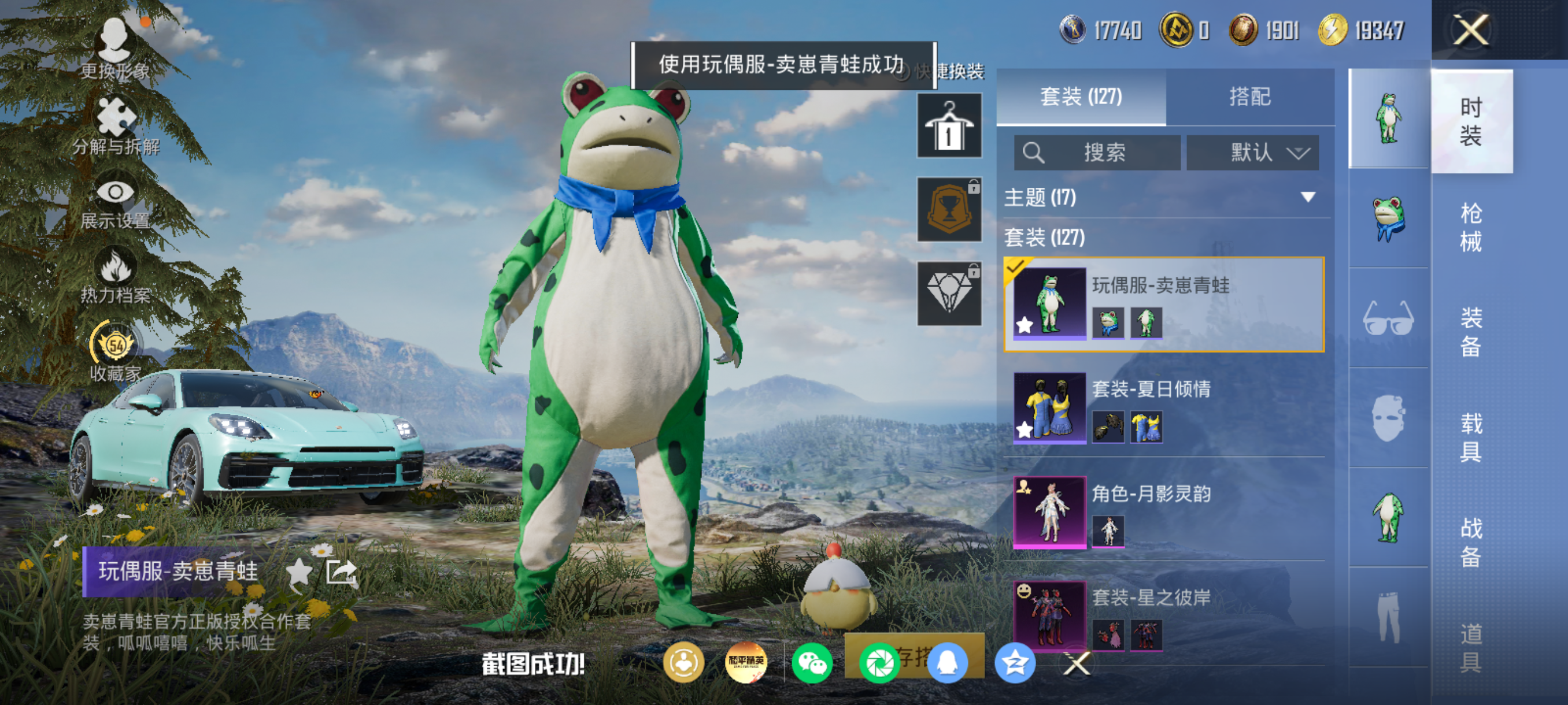The width and height of the screenshot is (1568, 705).
Task: Open 更换形象 change appearance option
Action: point(115,50)
